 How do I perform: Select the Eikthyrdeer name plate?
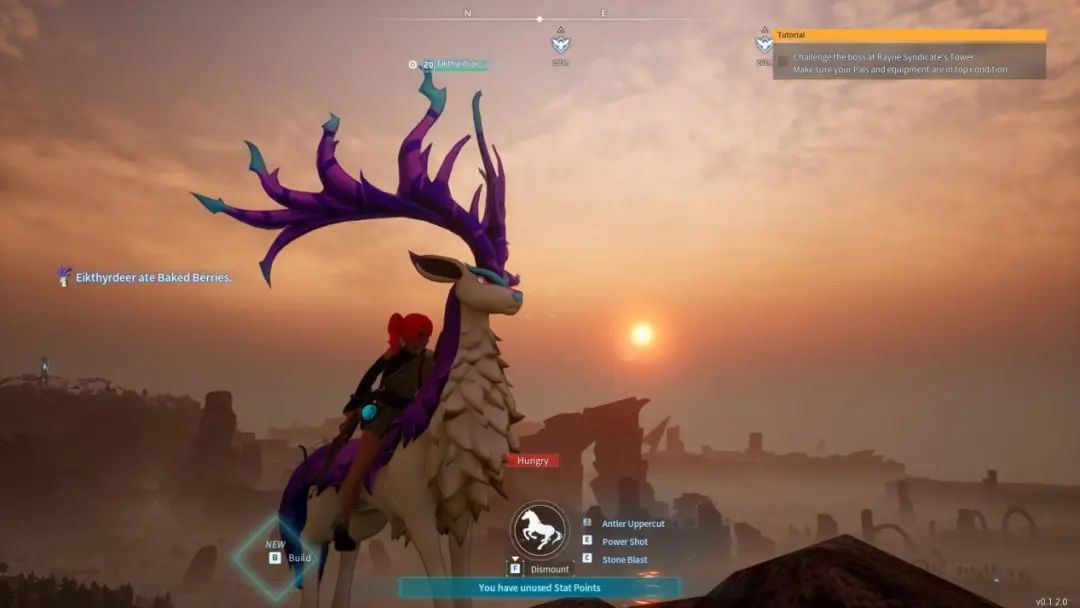[455, 64]
